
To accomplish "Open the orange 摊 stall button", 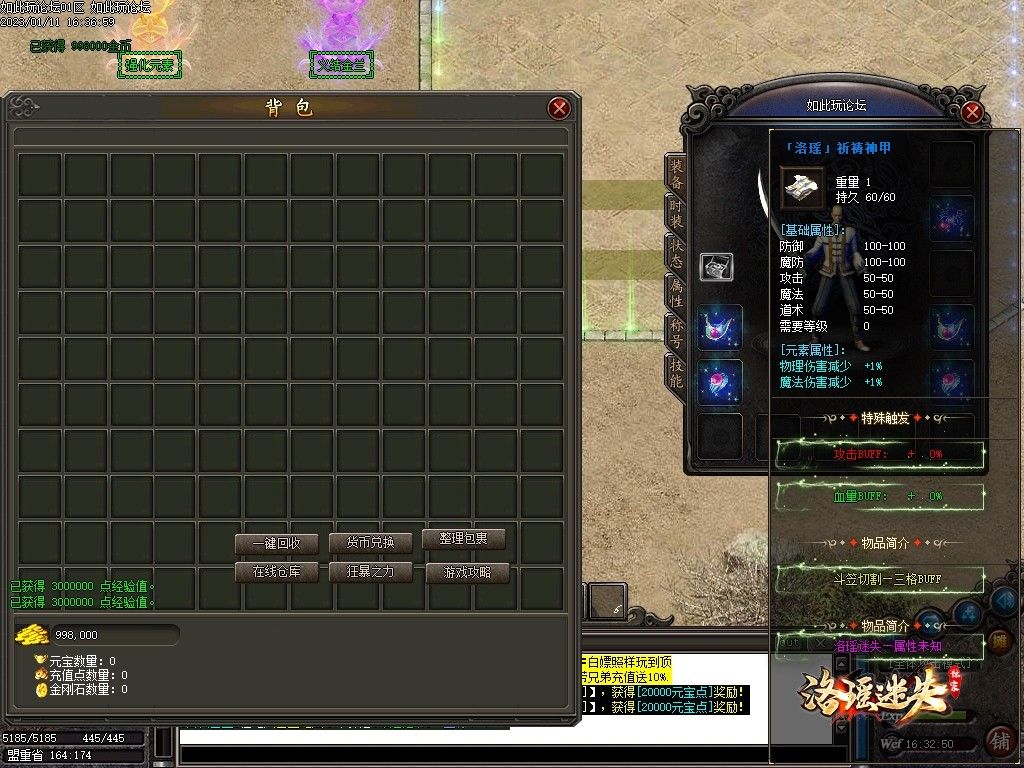I will click(997, 642).
